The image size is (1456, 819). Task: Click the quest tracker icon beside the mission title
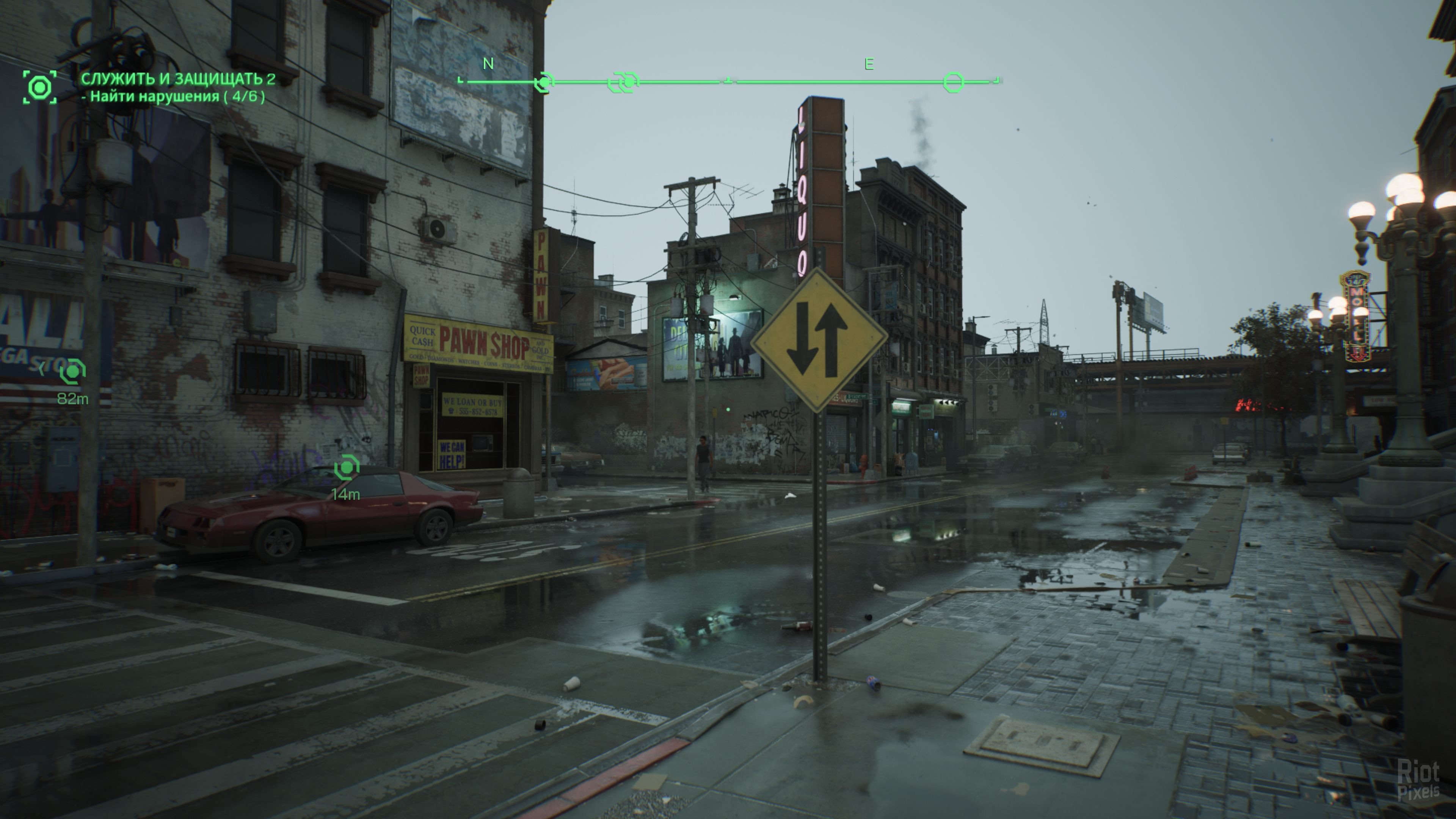coord(39,87)
